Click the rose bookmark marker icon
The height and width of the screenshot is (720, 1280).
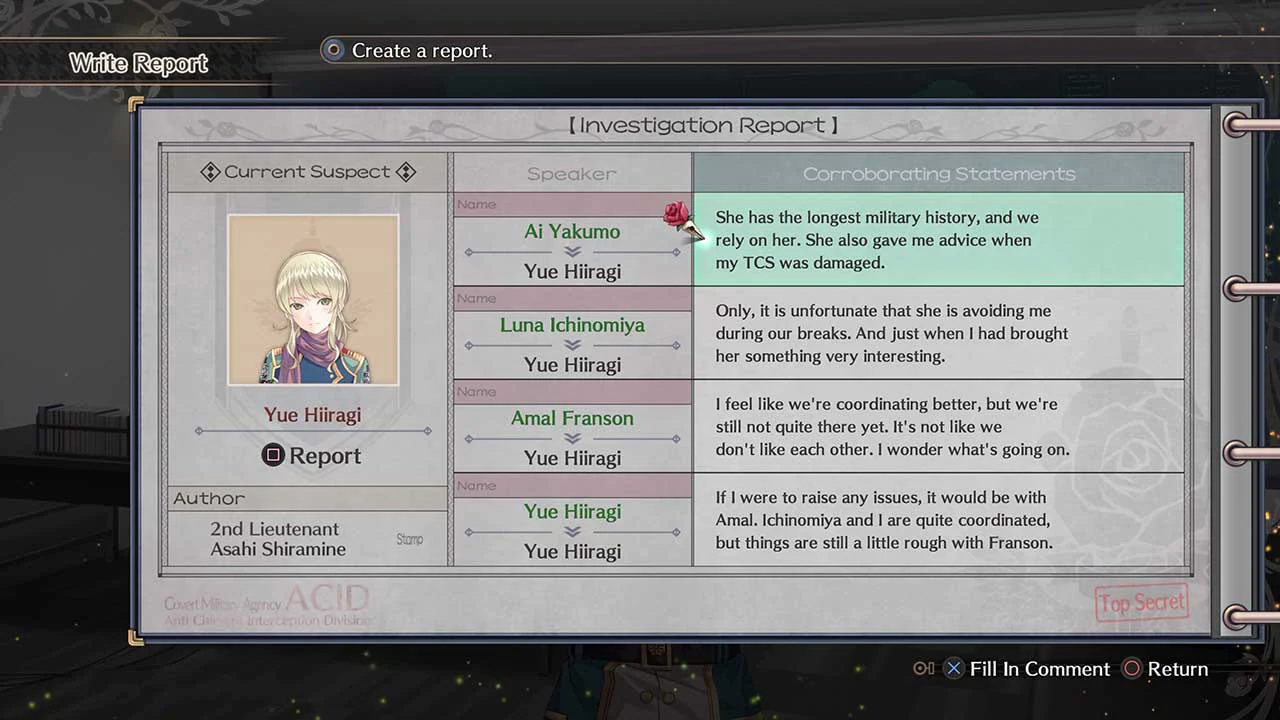677,215
